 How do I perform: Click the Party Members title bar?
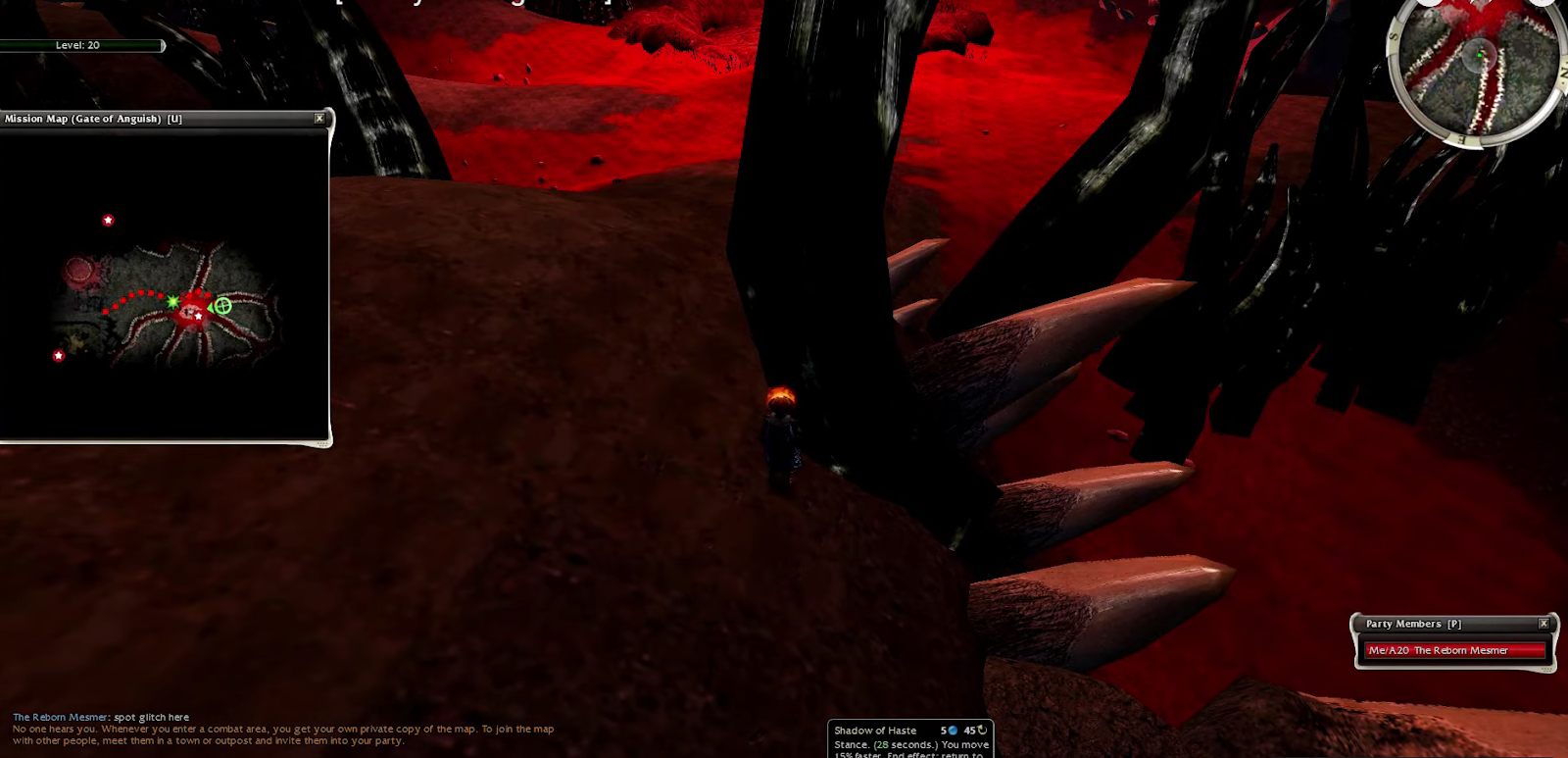1441,624
